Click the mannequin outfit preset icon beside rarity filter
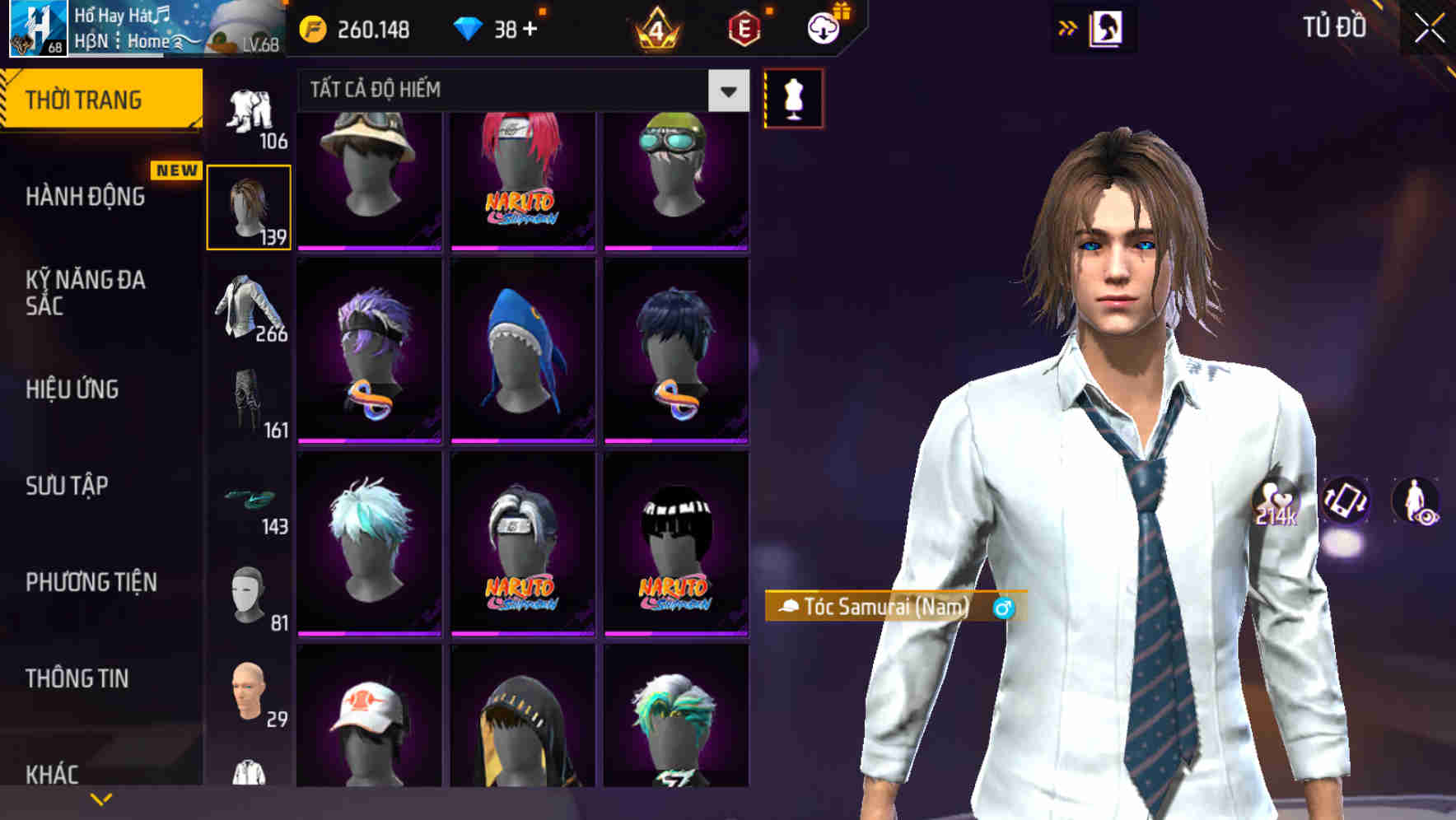Viewport: 1456px width, 820px height. tap(792, 98)
